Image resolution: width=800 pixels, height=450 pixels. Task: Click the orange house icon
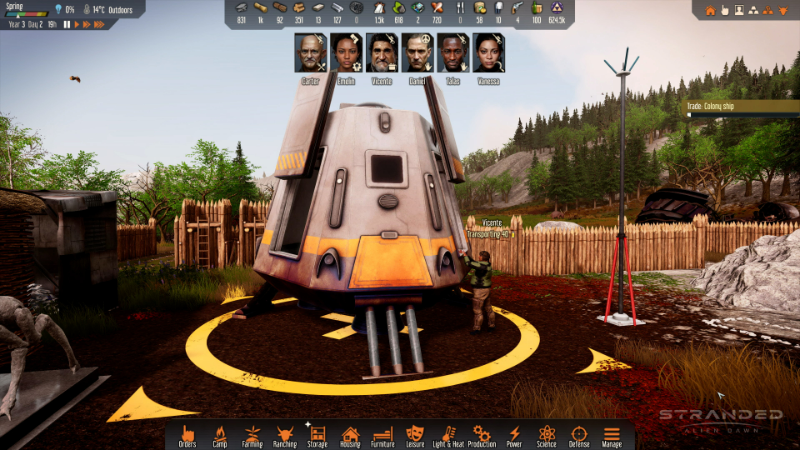tap(711, 10)
